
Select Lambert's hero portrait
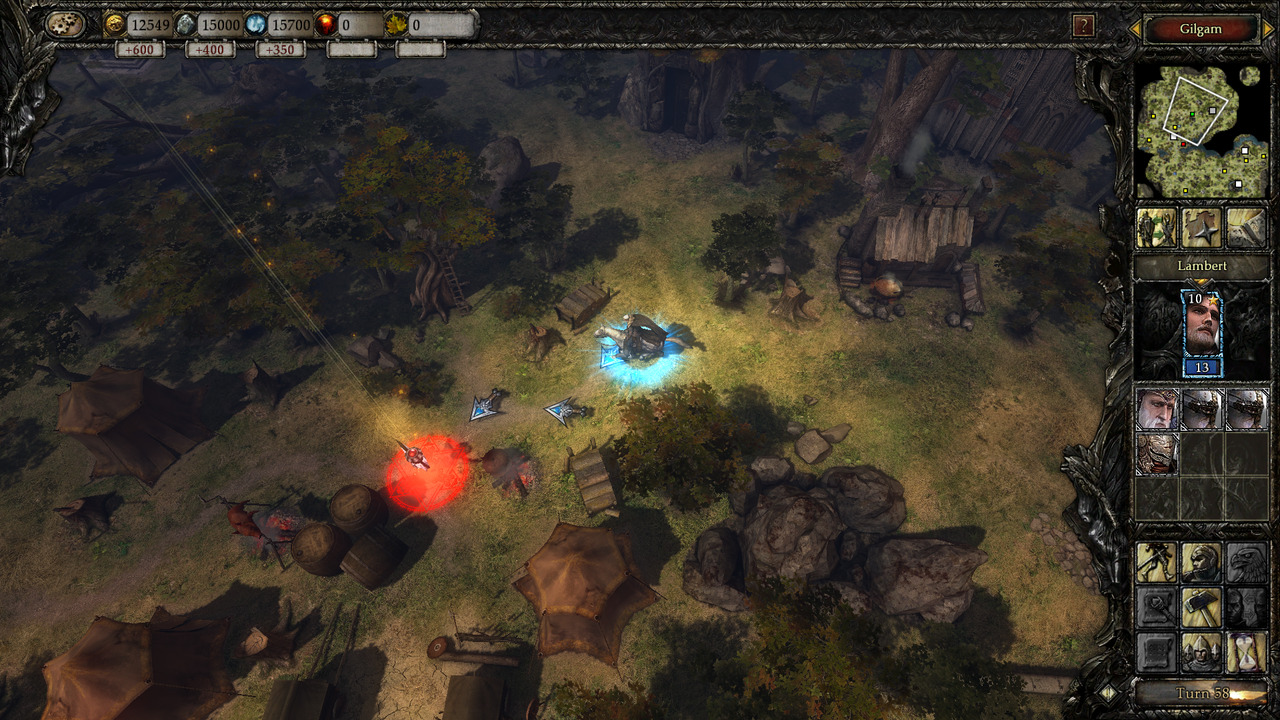[x=1201, y=325]
